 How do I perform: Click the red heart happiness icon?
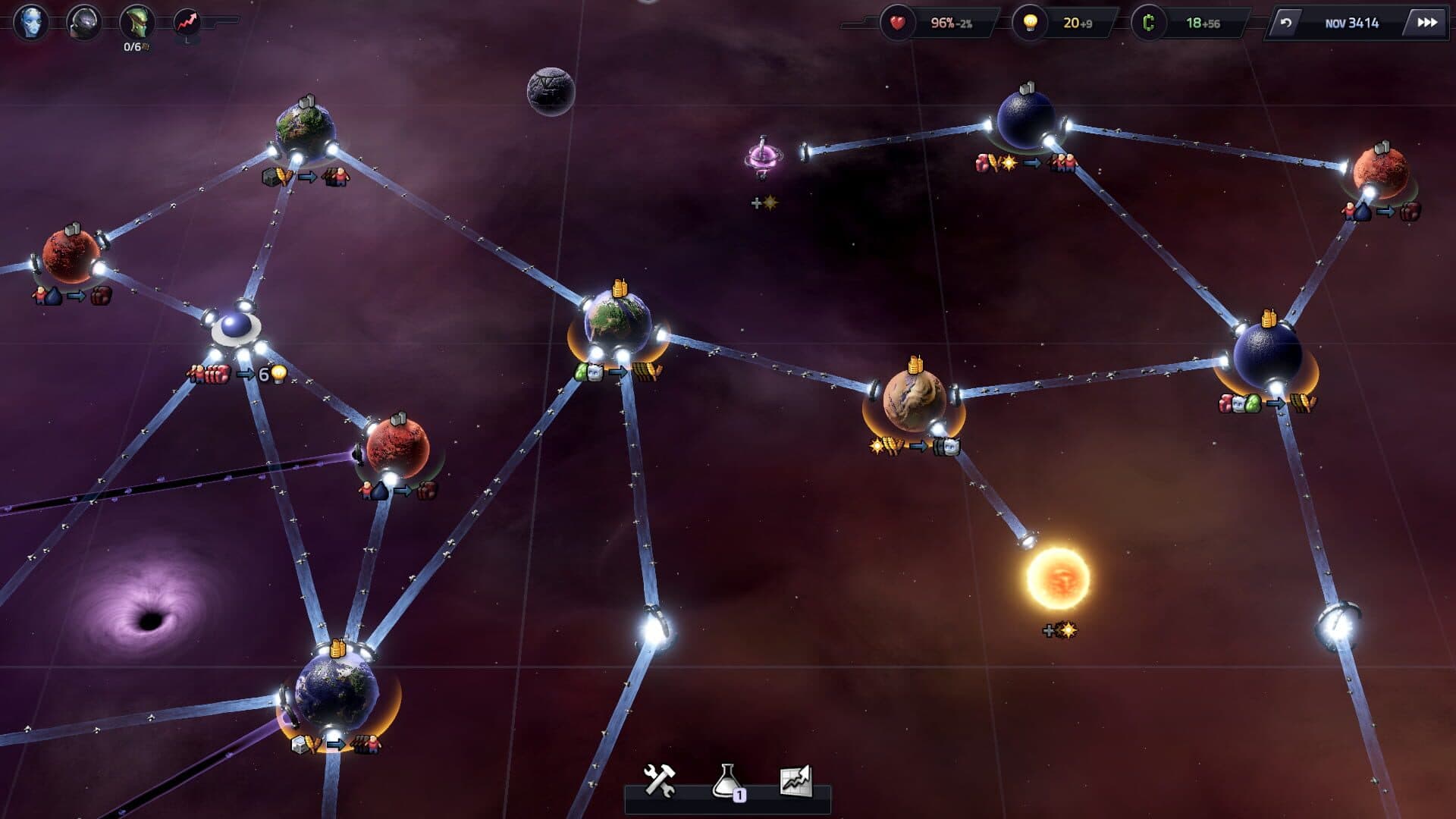[x=897, y=23]
